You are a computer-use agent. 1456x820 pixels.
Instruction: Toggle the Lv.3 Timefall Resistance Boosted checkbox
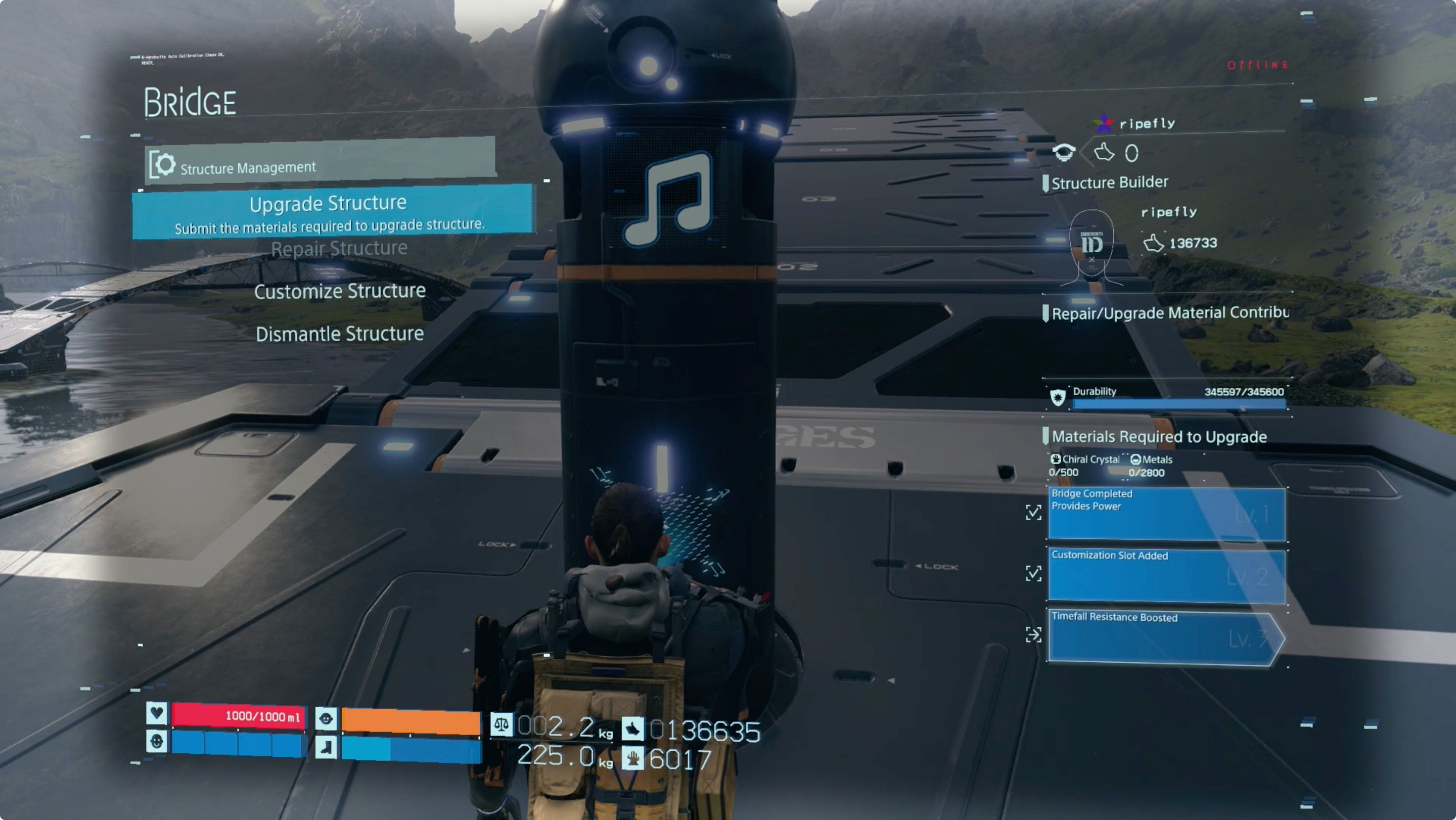pyautogui.click(x=1034, y=635)
